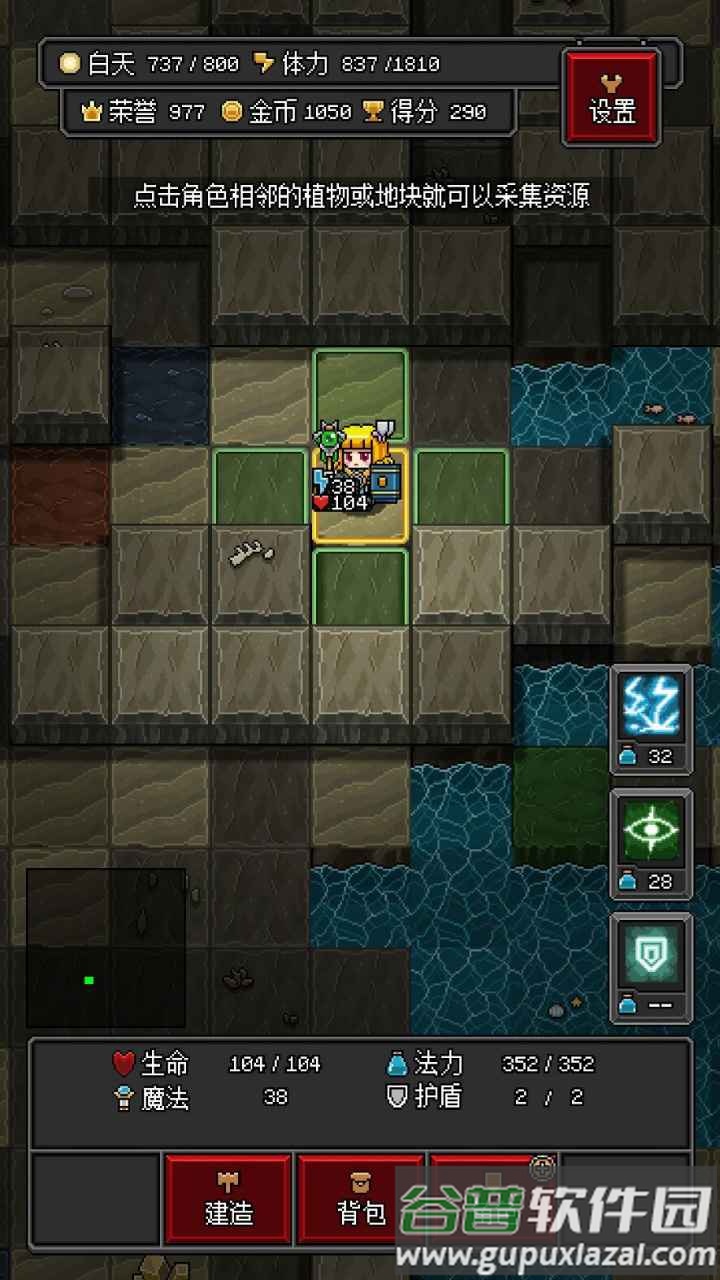Activate the green eye skill

pyautogui.click(x=651, y=832)
